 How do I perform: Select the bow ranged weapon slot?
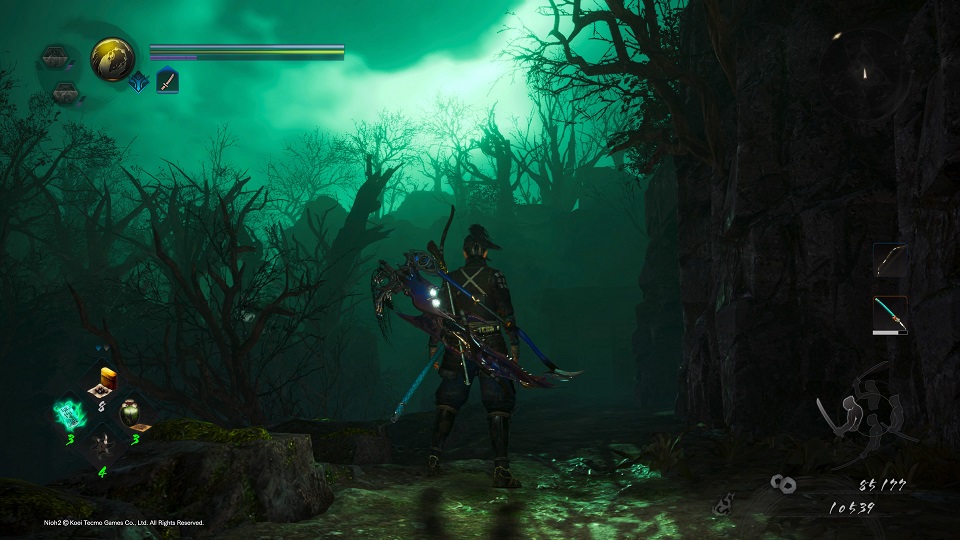click(889, 260)
